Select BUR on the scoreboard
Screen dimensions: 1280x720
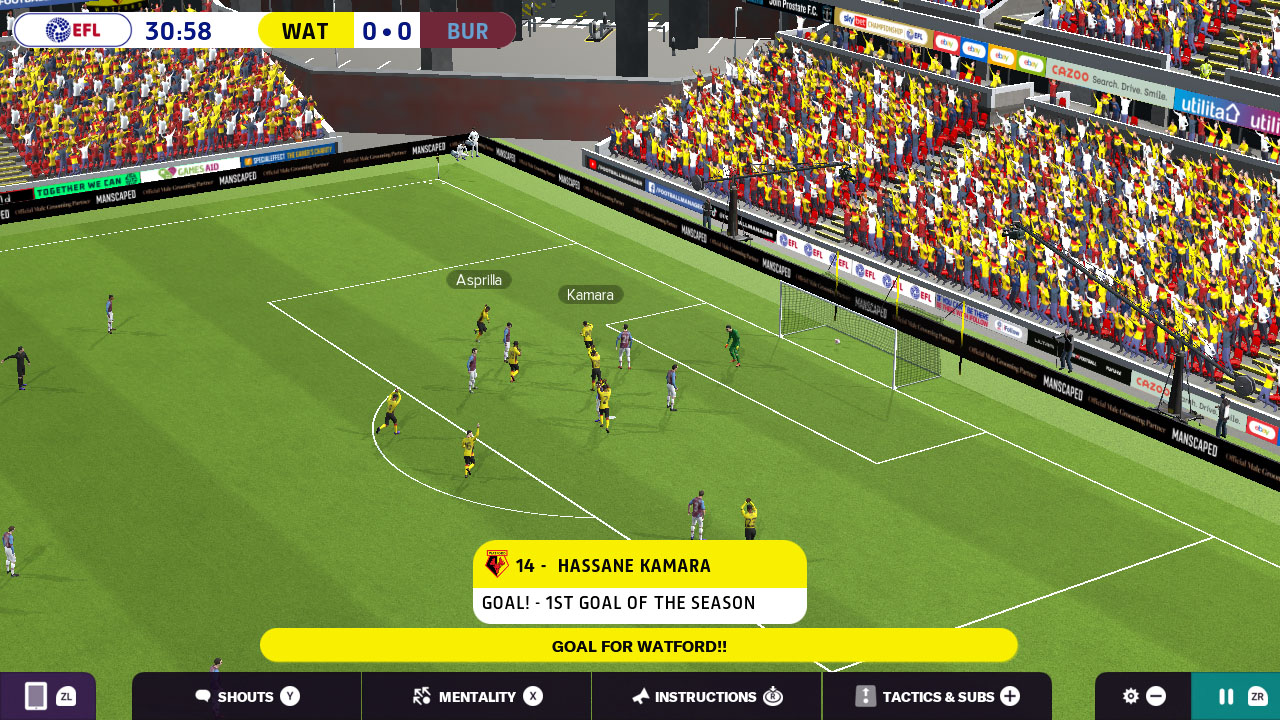pyautogui.click(x=467, y=30)
